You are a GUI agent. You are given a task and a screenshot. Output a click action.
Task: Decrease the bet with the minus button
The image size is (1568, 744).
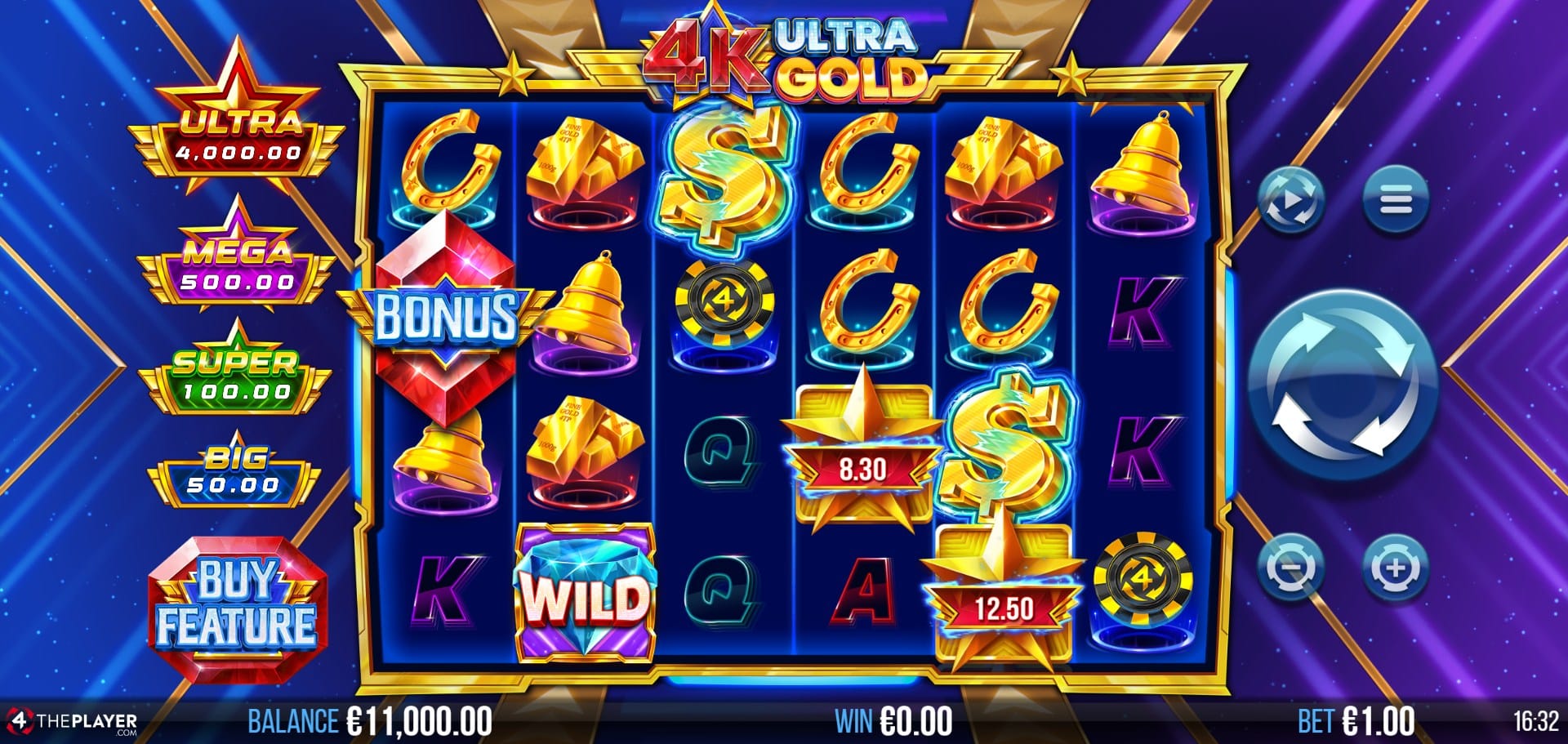[x=1290, y=567]
